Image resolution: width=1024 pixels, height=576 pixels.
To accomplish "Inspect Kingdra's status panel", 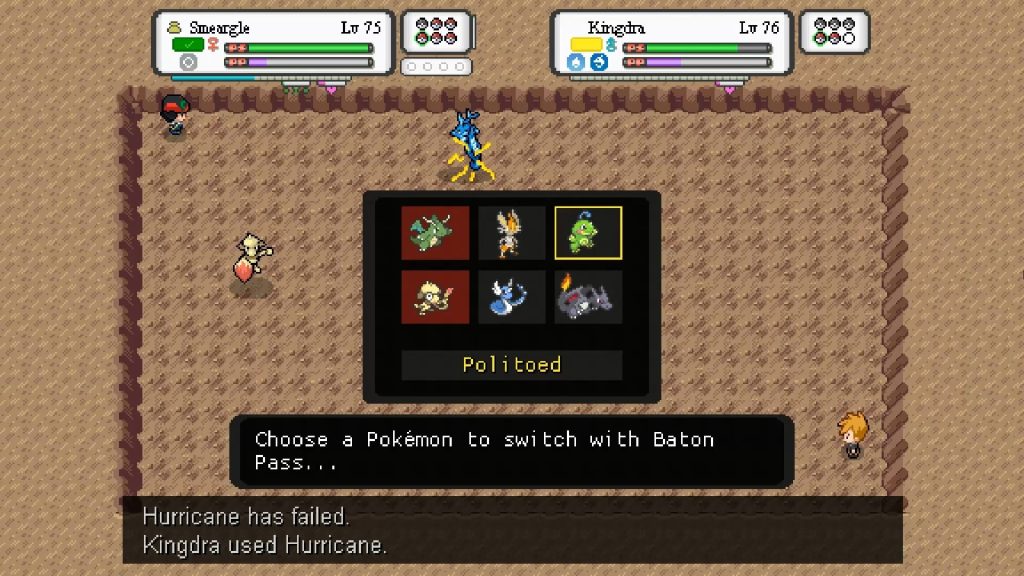I will pyautogui.click(x=672, y=43).
